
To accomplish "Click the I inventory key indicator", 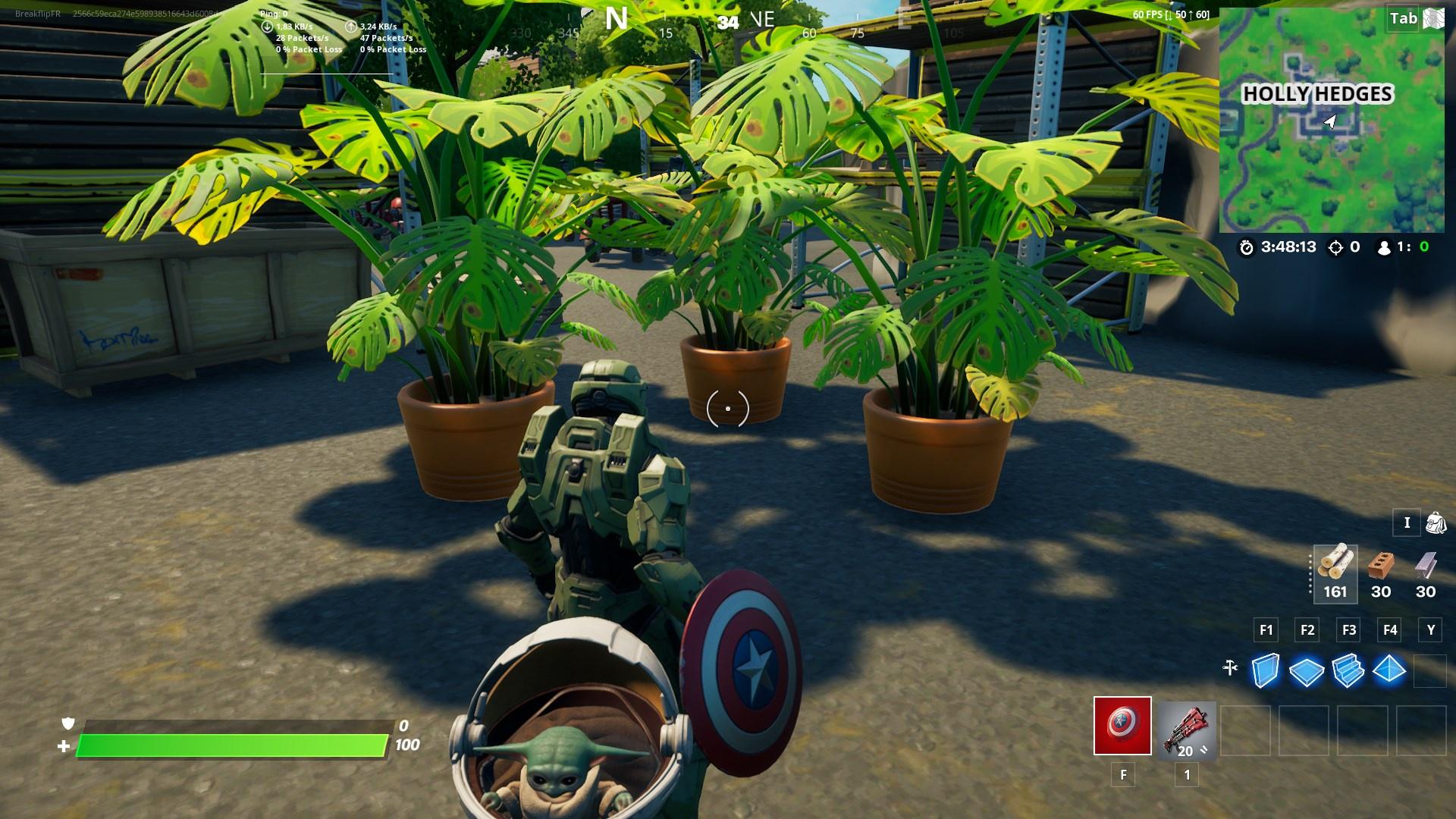I will [x=1407, y=523].
